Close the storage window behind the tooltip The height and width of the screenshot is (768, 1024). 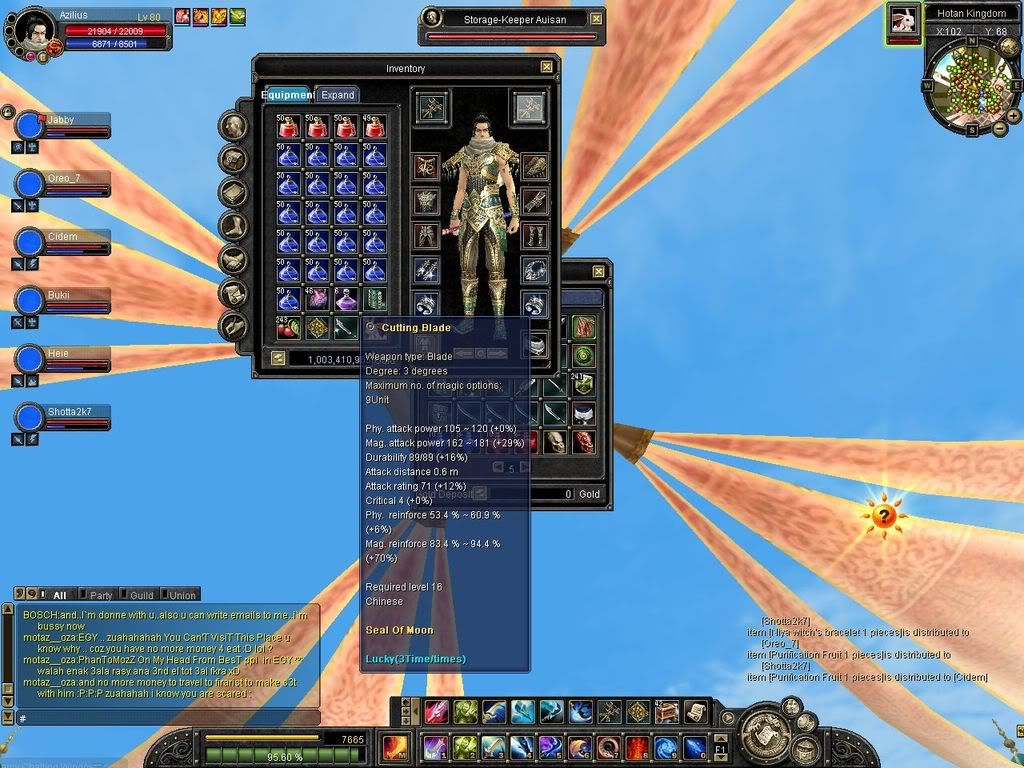(598, 271)
